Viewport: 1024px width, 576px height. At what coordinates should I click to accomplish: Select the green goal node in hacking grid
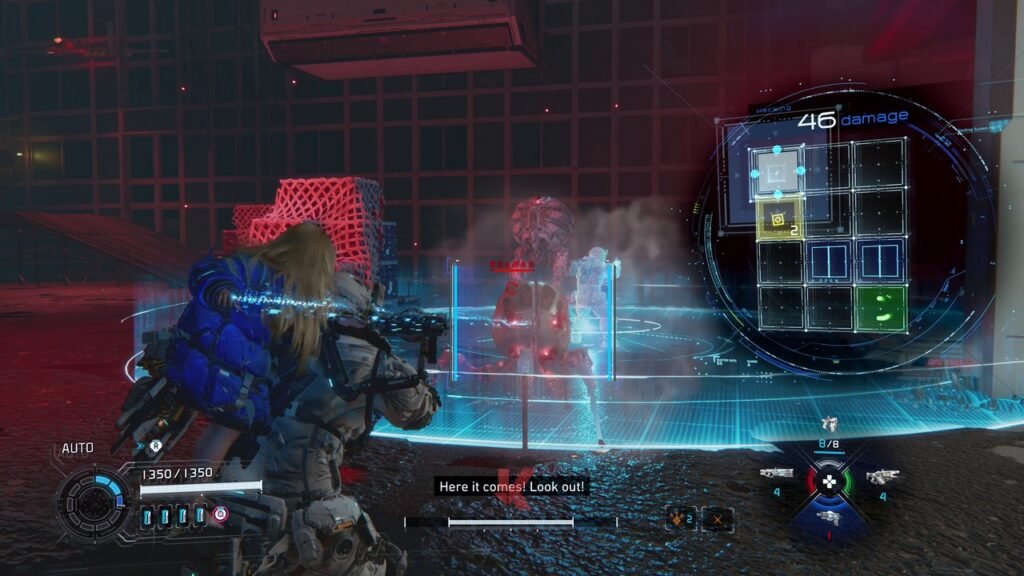[881, 309]
